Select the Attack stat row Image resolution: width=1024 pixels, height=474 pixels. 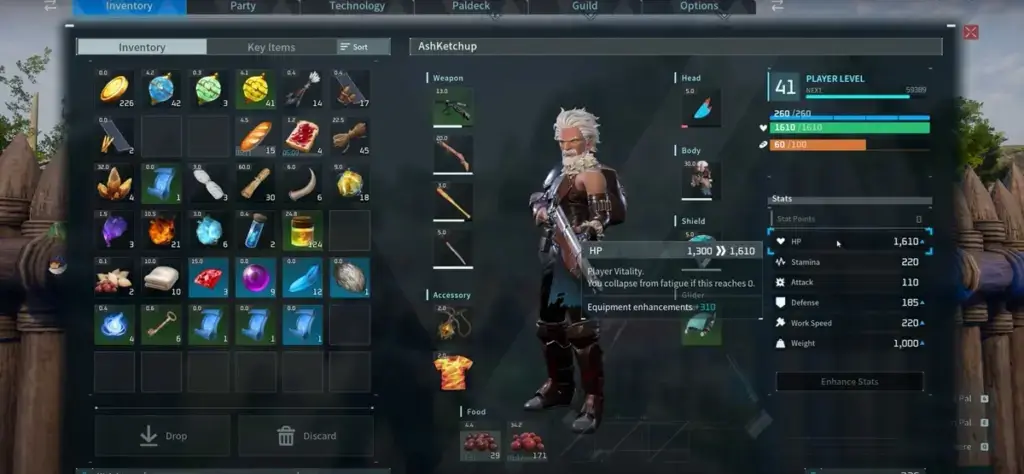(x=850, y=282)
